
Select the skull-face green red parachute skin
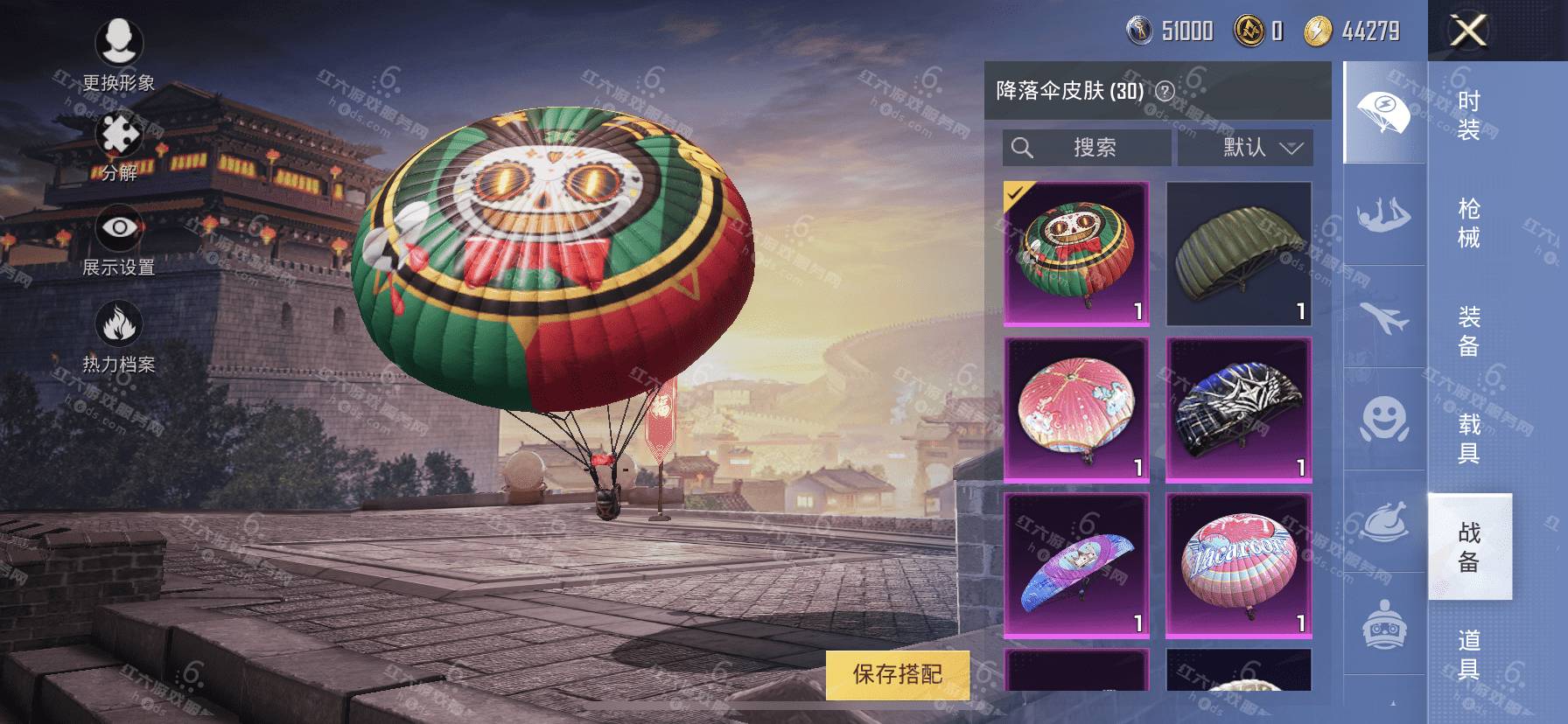click(x=1076, y=254)
